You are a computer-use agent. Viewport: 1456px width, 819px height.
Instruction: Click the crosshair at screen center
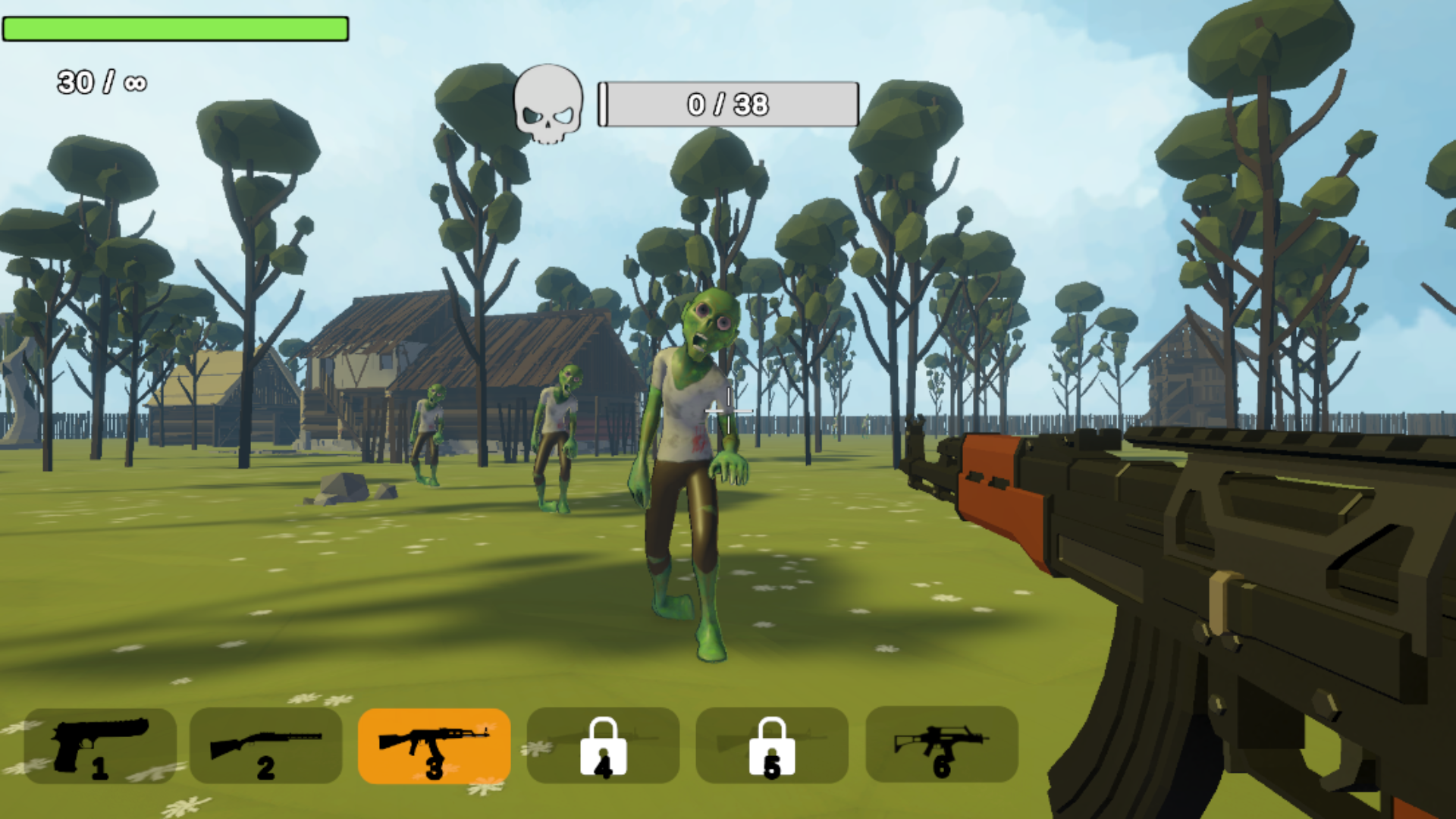coord(728,409)
